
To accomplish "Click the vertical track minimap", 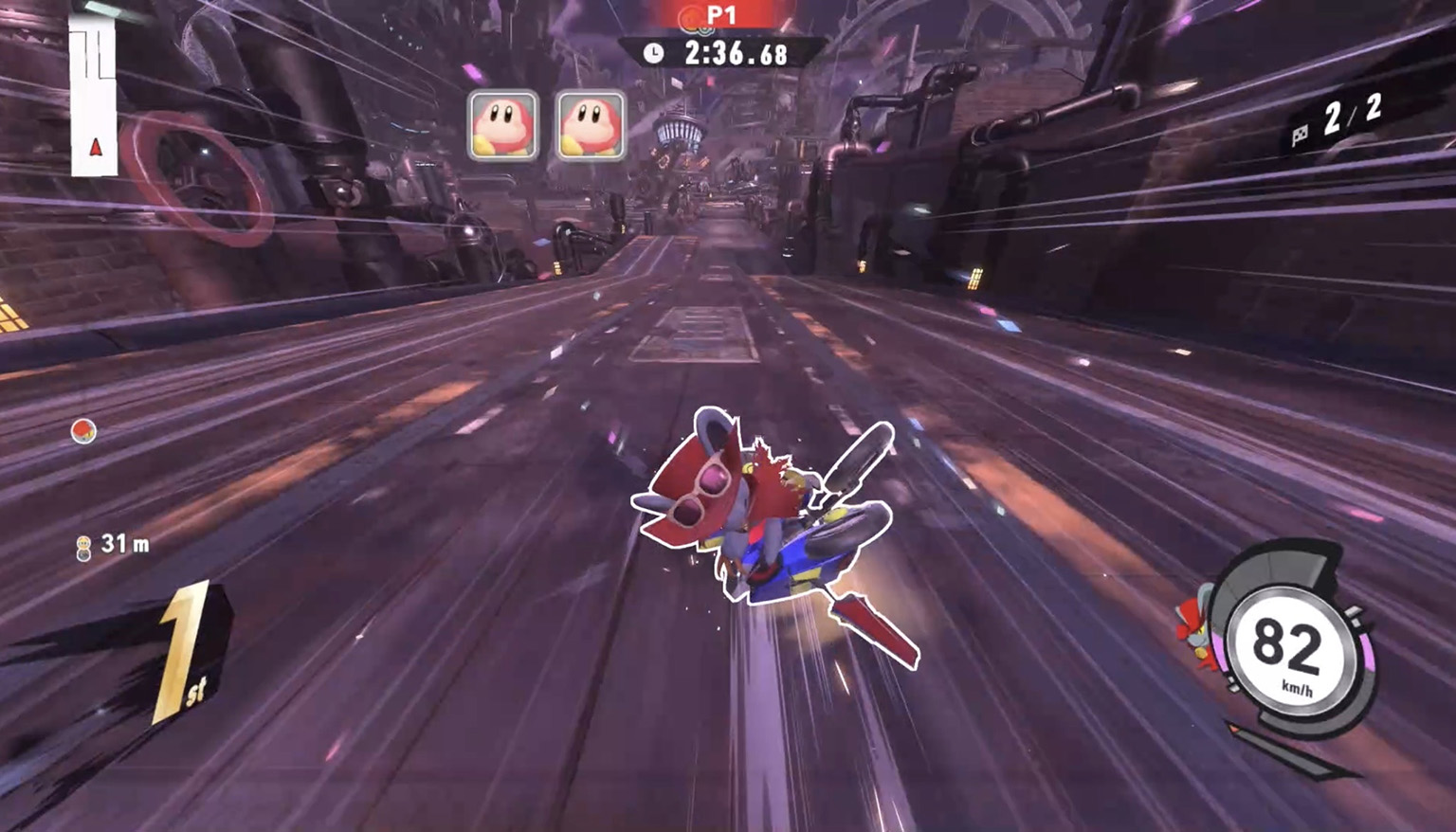I will (x=93, y=97).
